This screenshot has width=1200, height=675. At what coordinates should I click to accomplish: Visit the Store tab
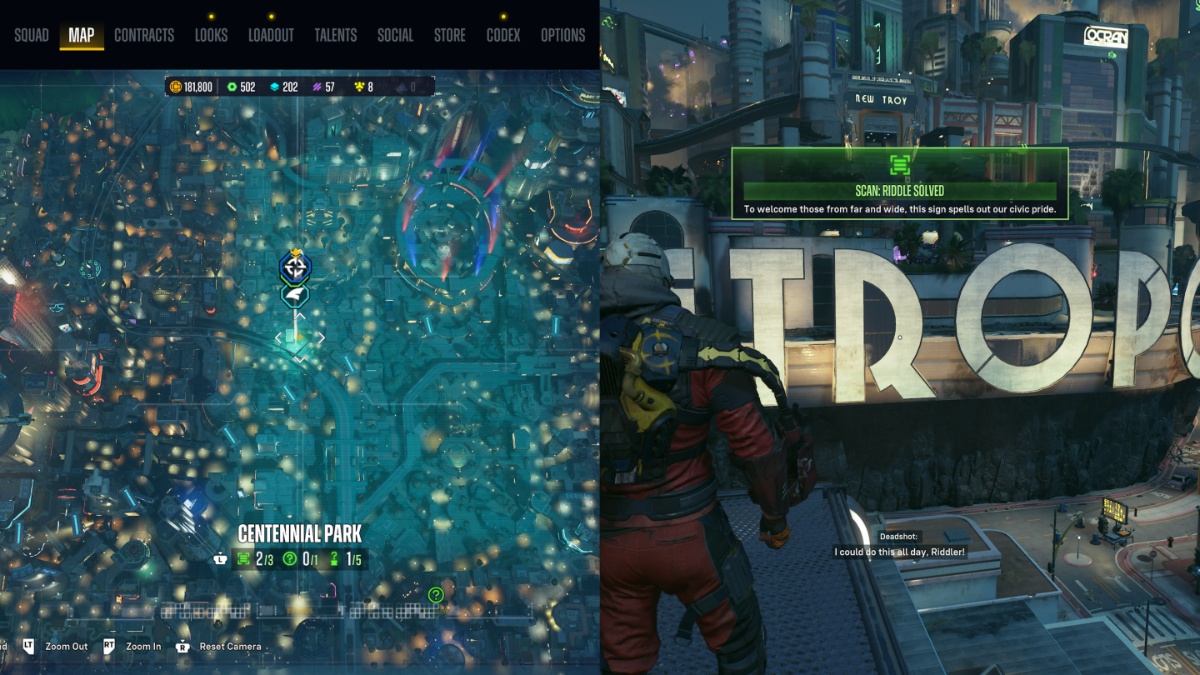(449, 35)
